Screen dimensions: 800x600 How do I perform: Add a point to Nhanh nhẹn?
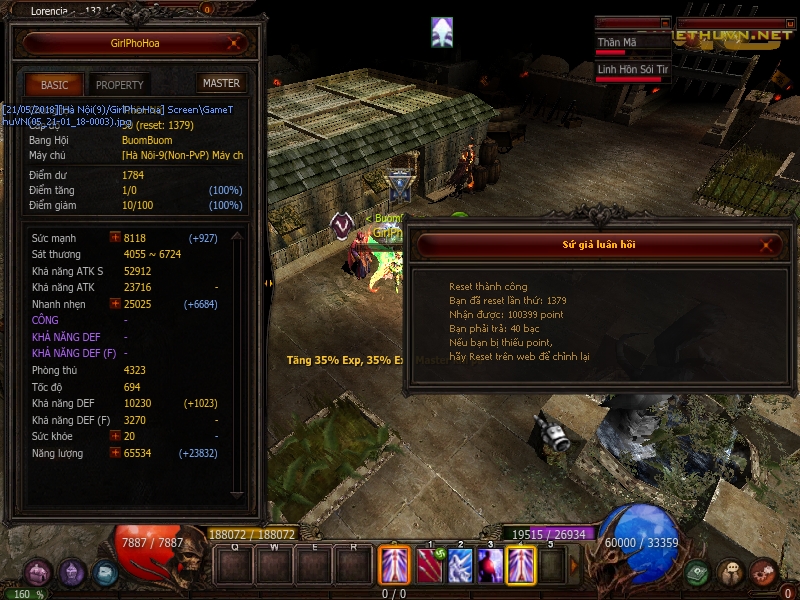pos(115,304)
